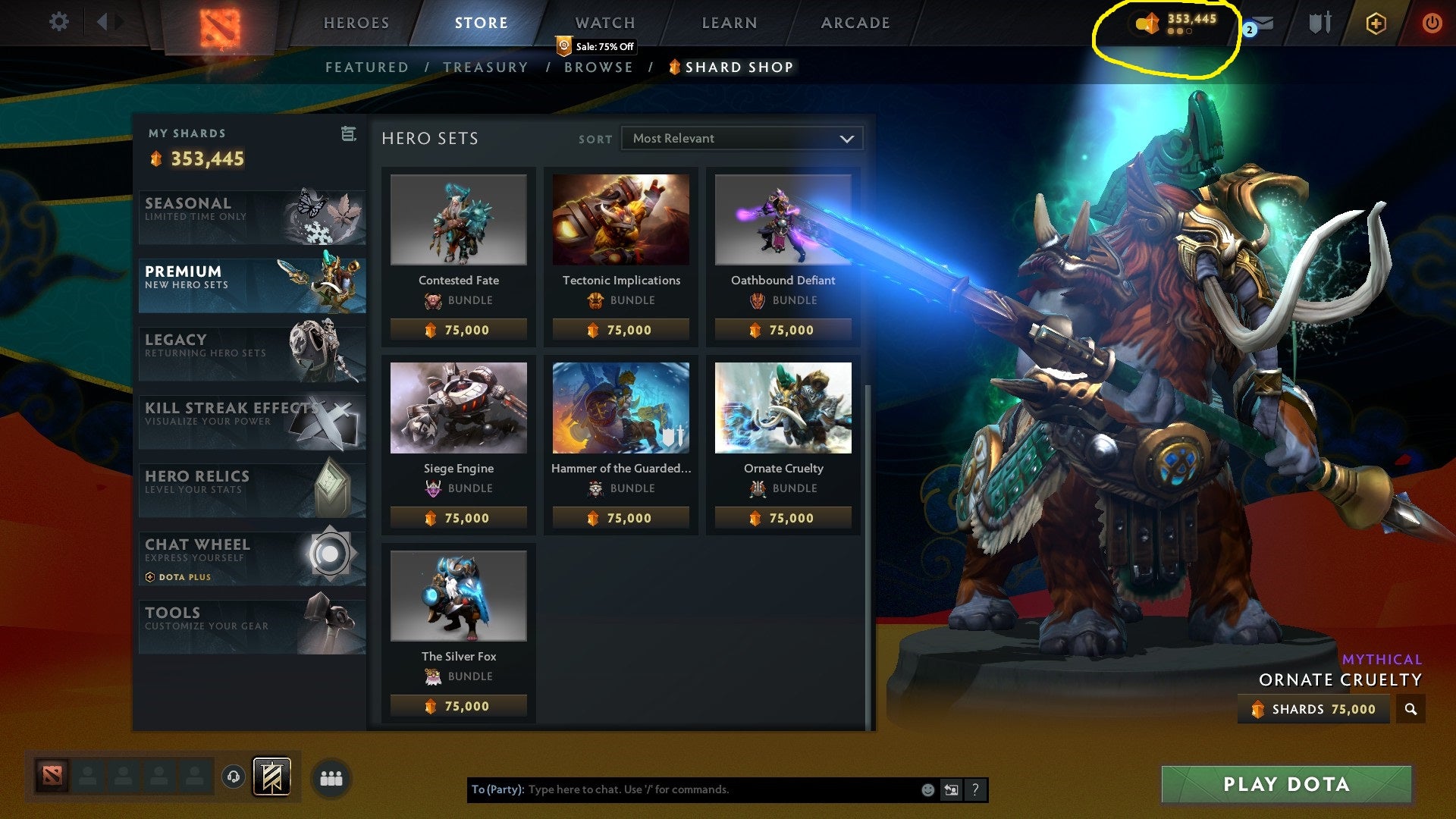
Task: Click the chat help question mark
Action: pos(975,789)
